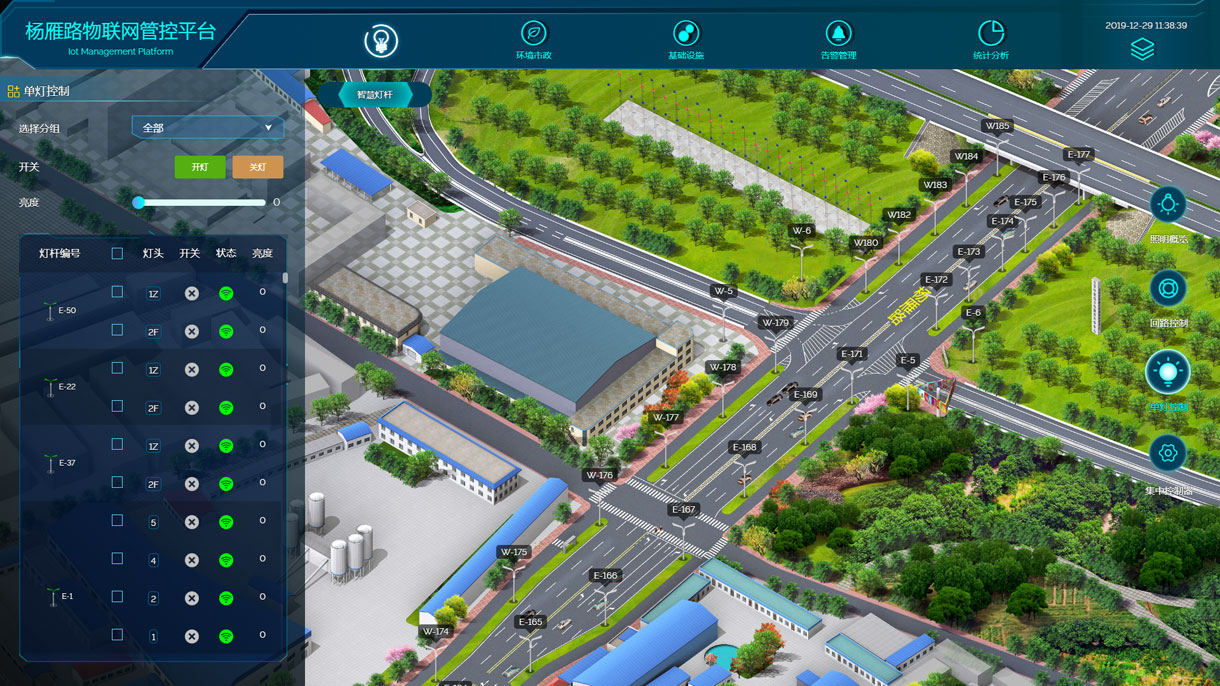Select the E-171 lamp pole marker
The height and width of the screenshot is (686, 1220).
point(852,355)
